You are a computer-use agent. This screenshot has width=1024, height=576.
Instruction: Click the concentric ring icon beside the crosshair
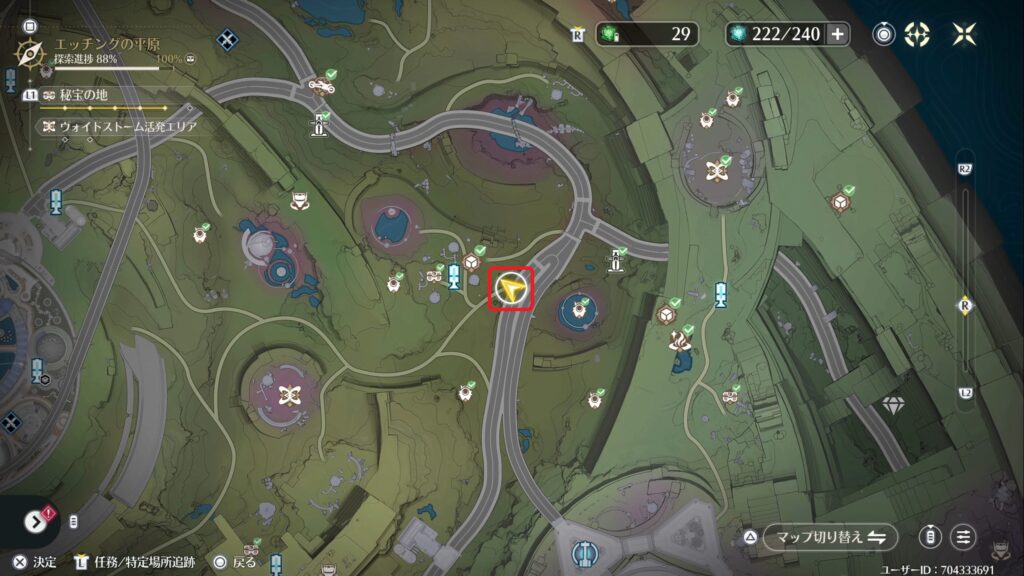coord(885,34)
